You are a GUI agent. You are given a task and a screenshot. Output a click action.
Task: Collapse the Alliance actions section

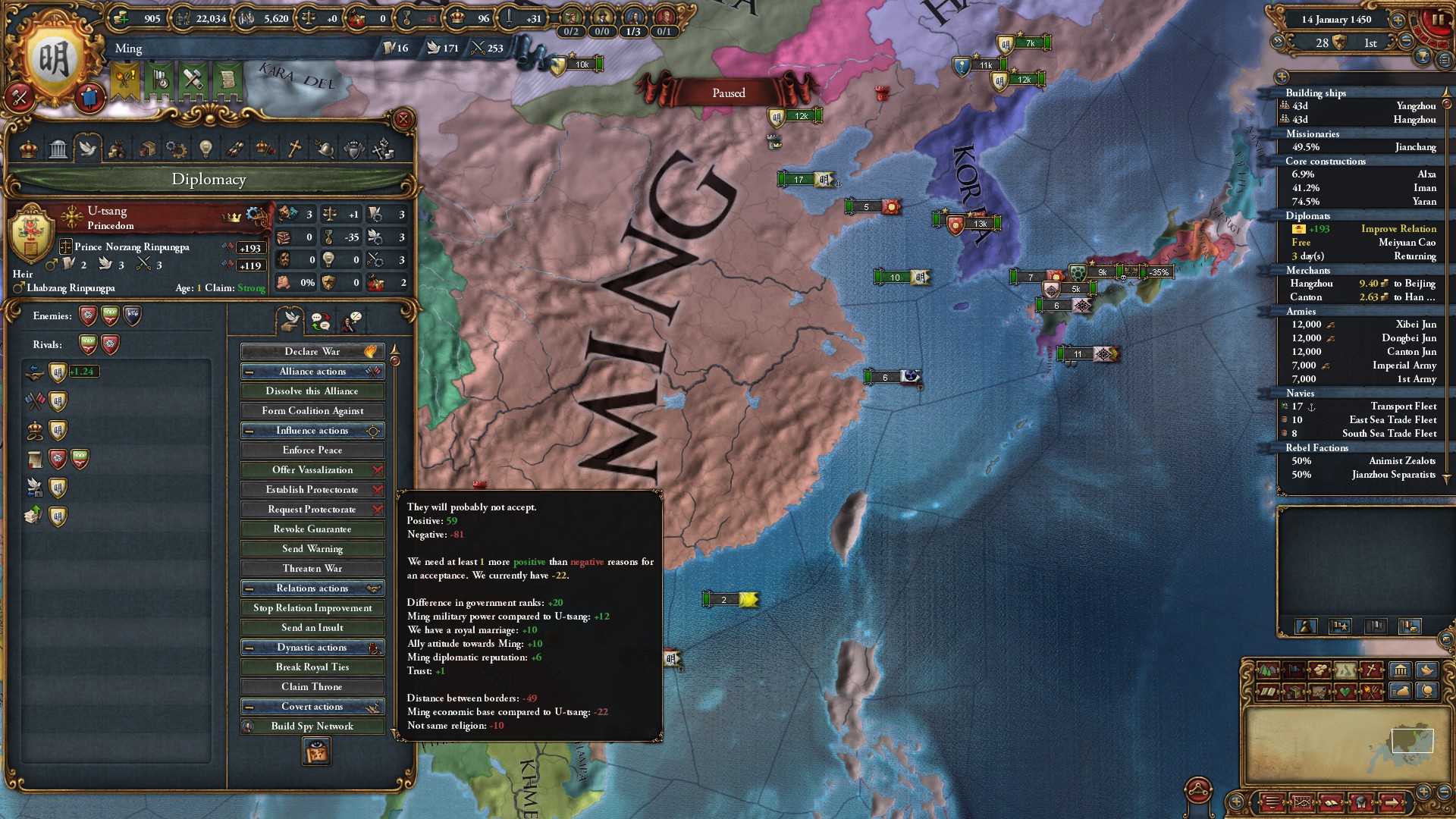(250, 371)
